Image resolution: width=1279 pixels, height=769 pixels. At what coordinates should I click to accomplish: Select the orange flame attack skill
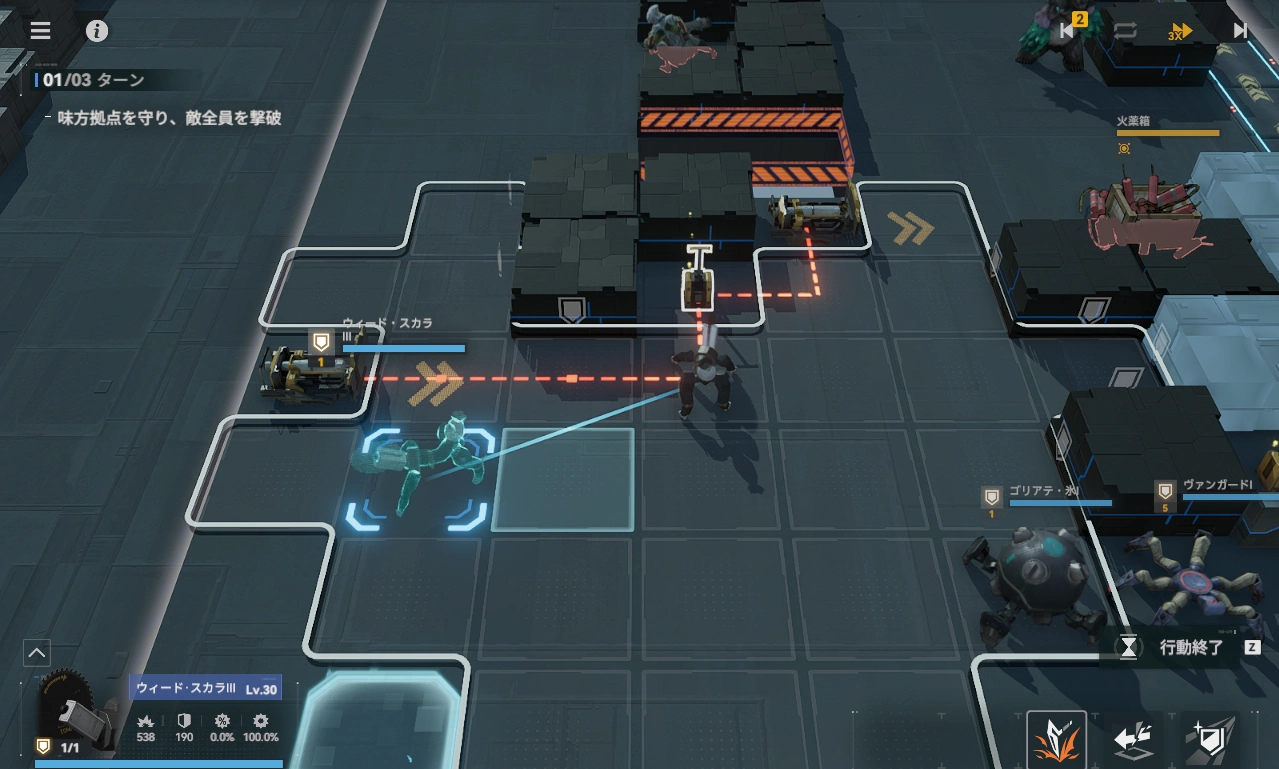point(1057,741)
